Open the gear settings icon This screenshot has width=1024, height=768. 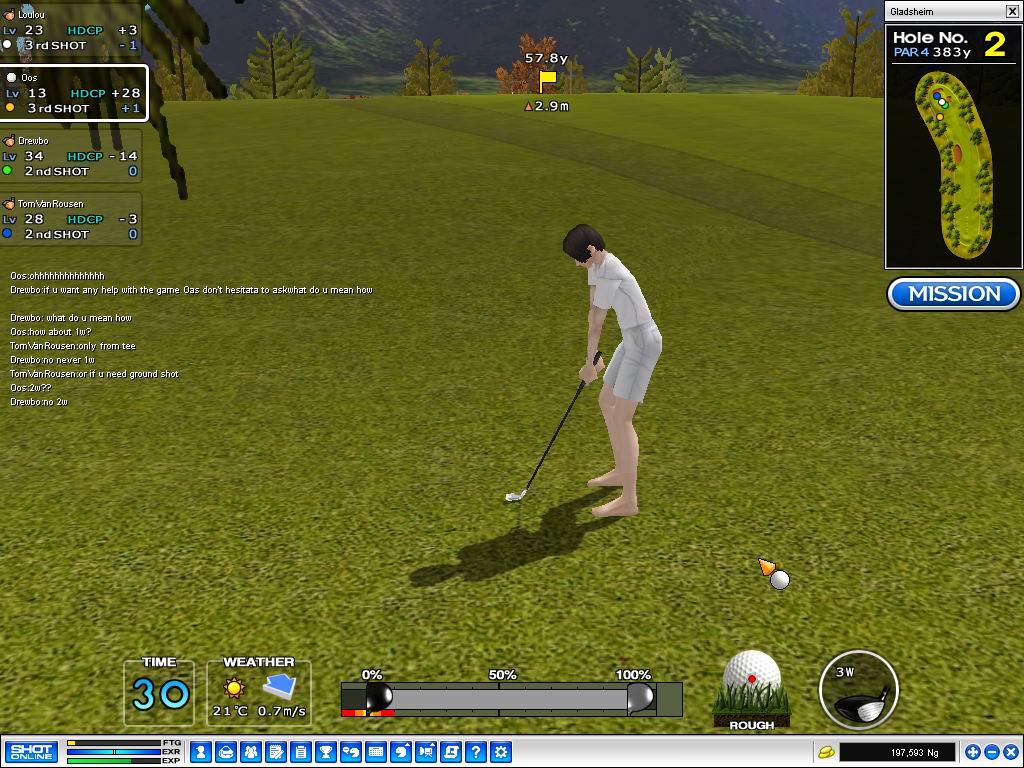[x=502, y=752]
